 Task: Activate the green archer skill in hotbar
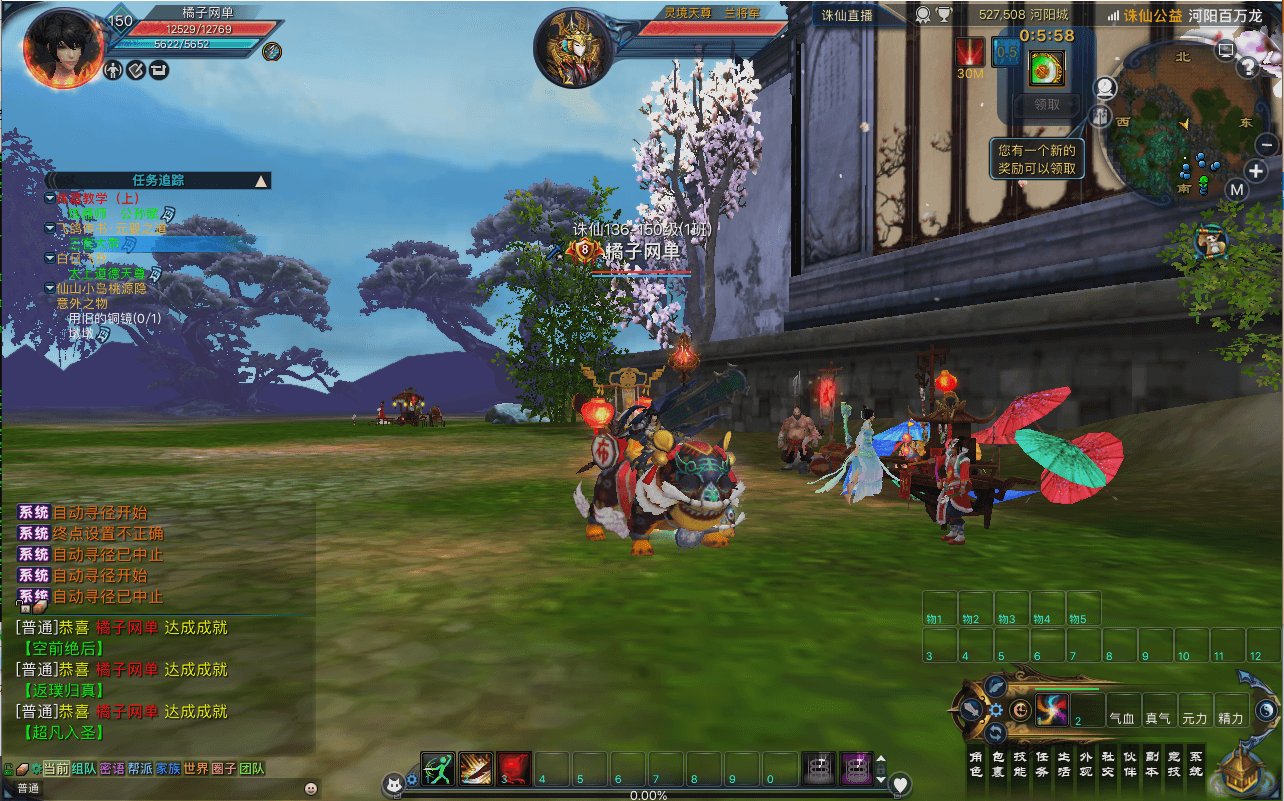point(438,769)
